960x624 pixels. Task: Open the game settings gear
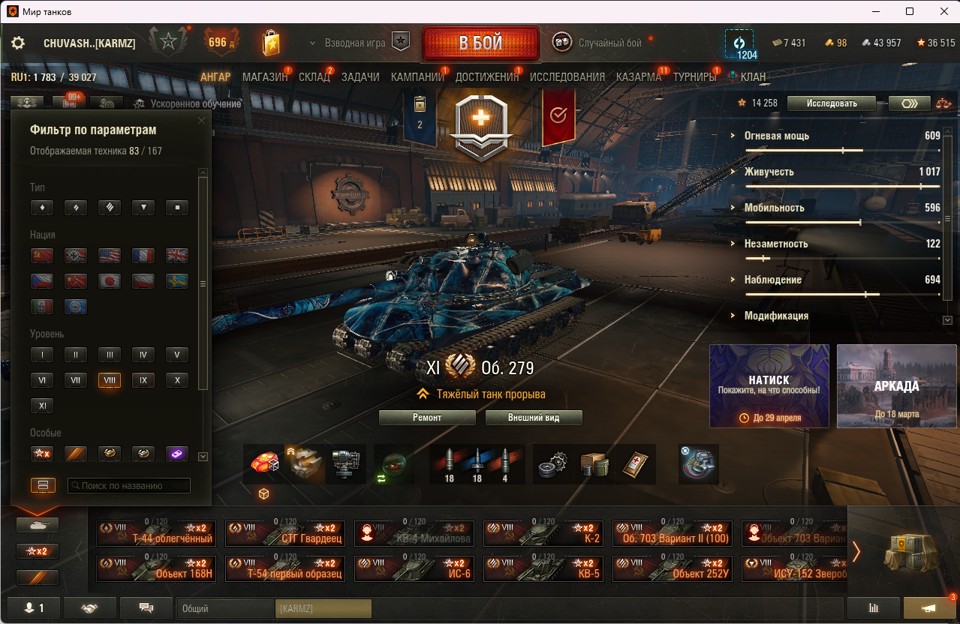coord(18,43)
